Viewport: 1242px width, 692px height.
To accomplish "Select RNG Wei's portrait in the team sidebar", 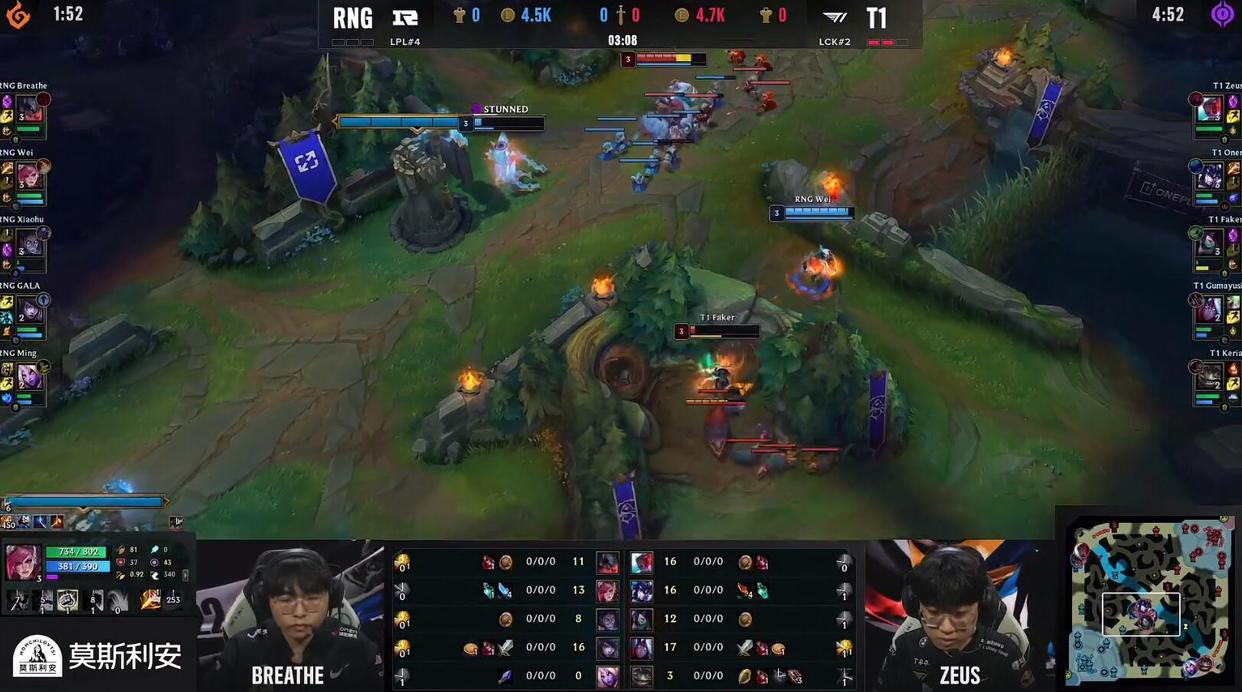I will [30, 176].
